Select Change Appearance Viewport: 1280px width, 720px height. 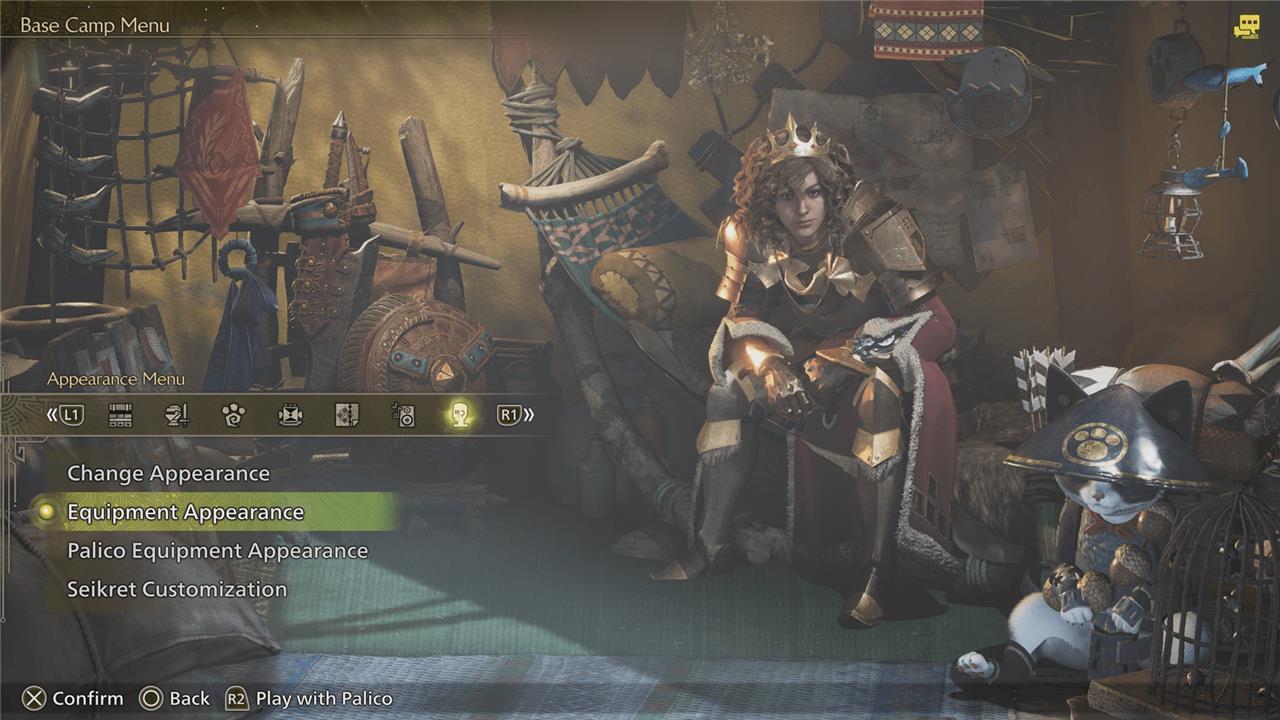168,473
